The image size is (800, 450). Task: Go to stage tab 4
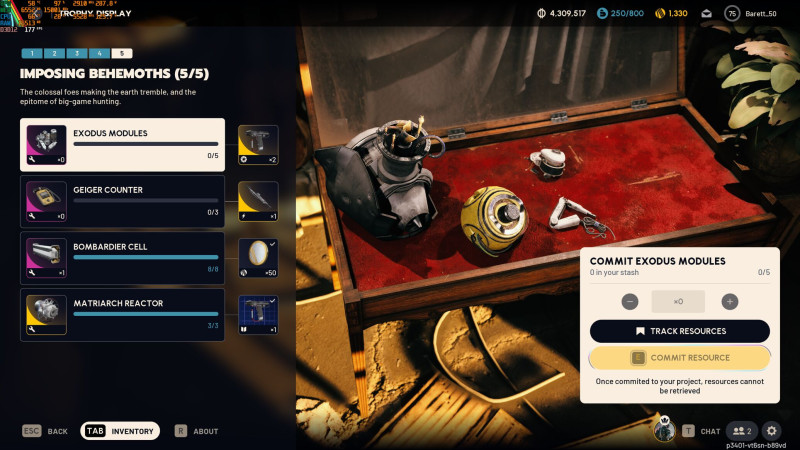pos(98,53)
